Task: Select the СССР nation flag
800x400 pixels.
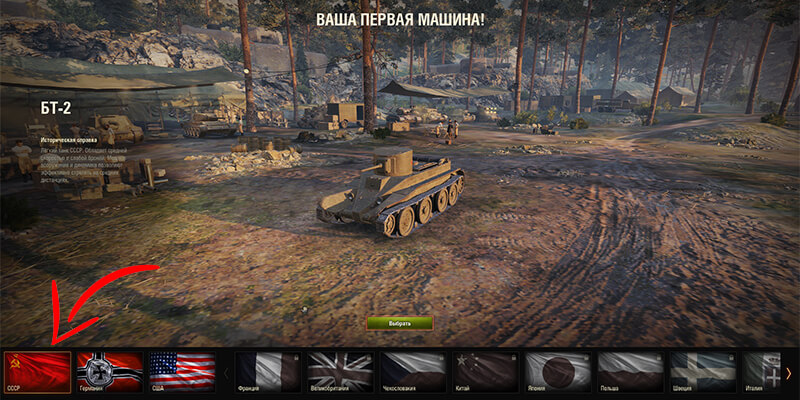Action: pos(37,372)
